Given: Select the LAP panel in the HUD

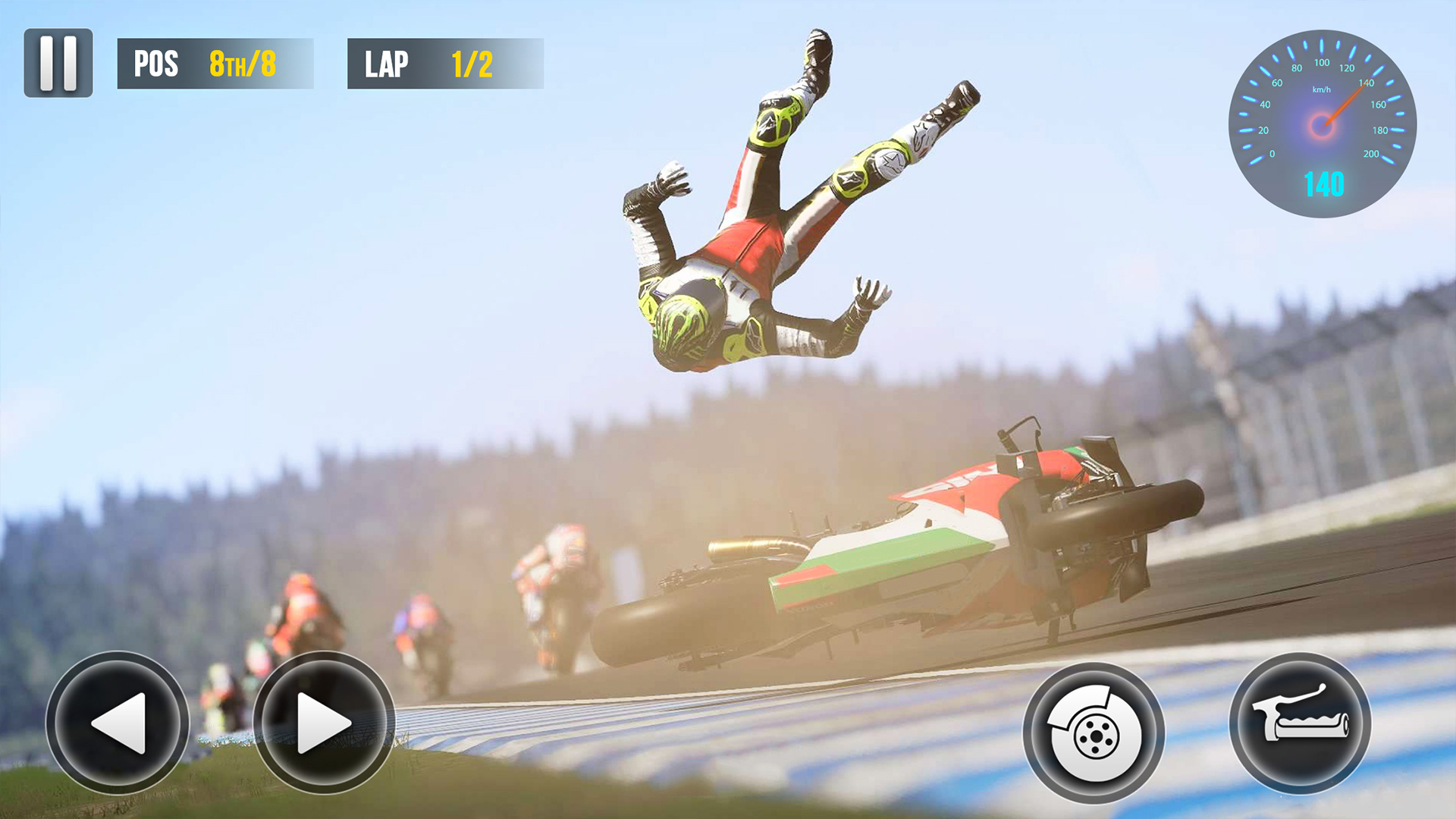Looking at the screenshot, I should pos(444,64).
